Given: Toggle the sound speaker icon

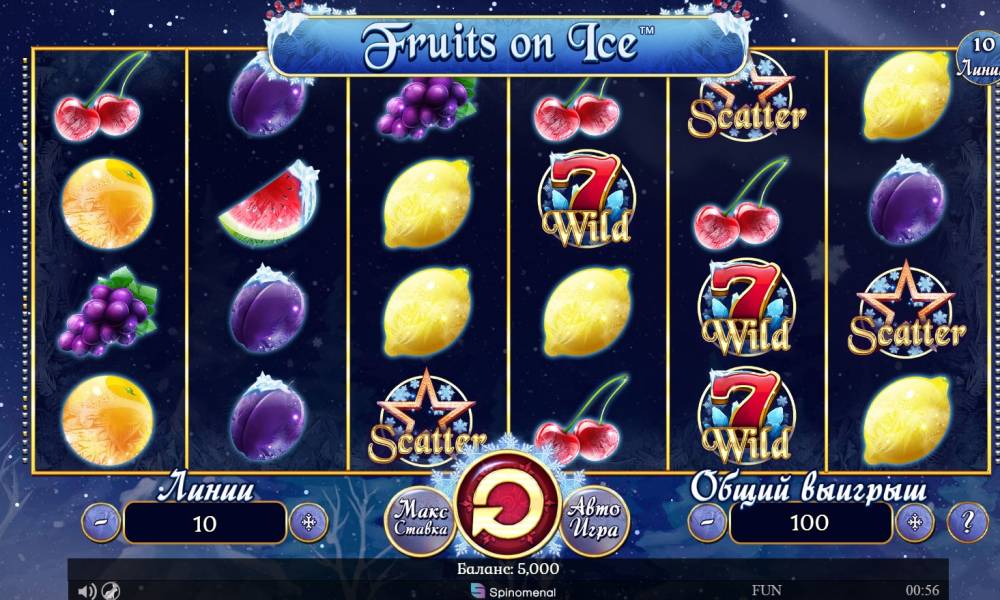Looking at the screenshot, I should [x=87, y=591].
